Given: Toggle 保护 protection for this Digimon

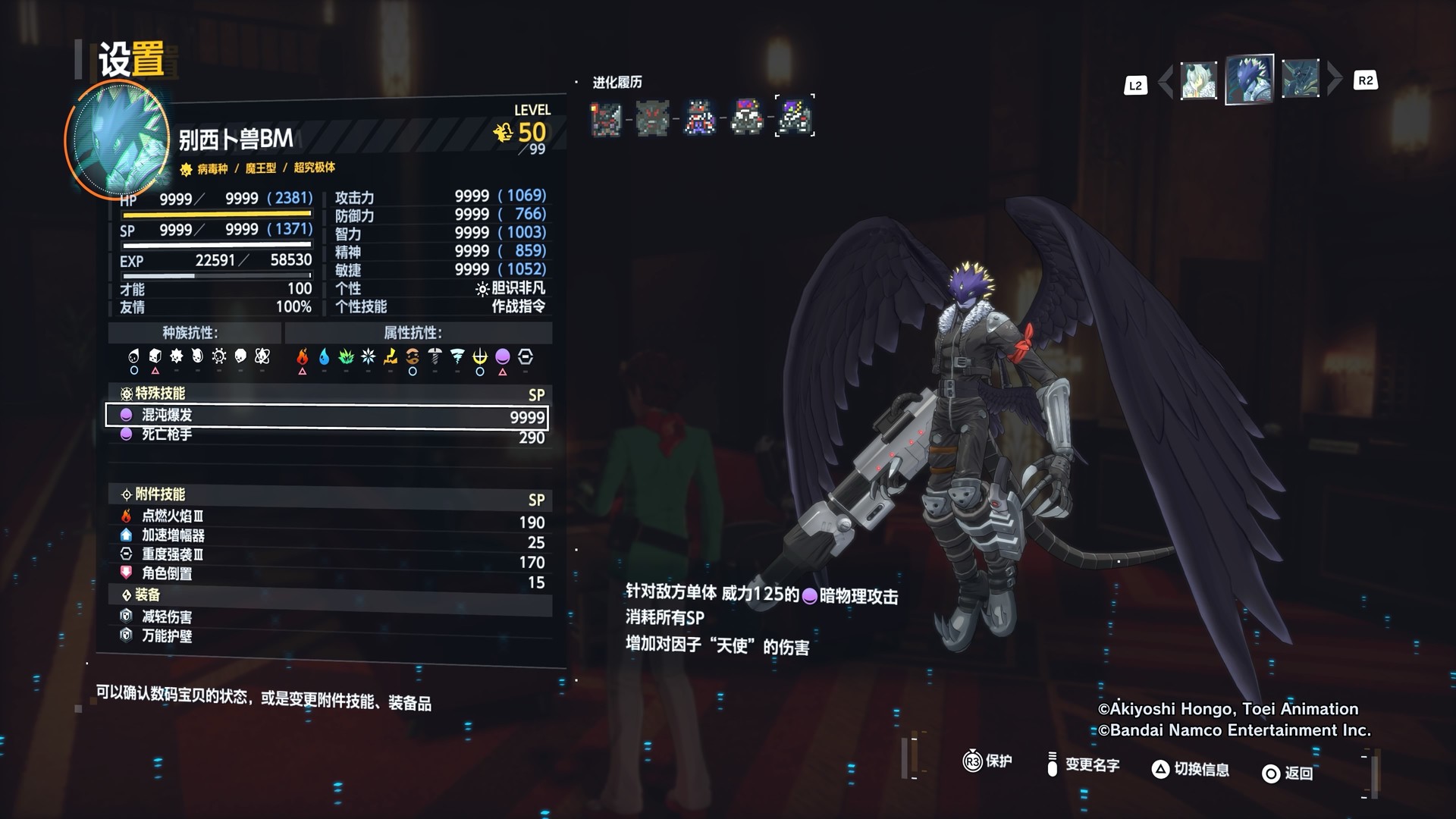Looking at the screenshot, I should pyautogui.click(x=987, y=761).
